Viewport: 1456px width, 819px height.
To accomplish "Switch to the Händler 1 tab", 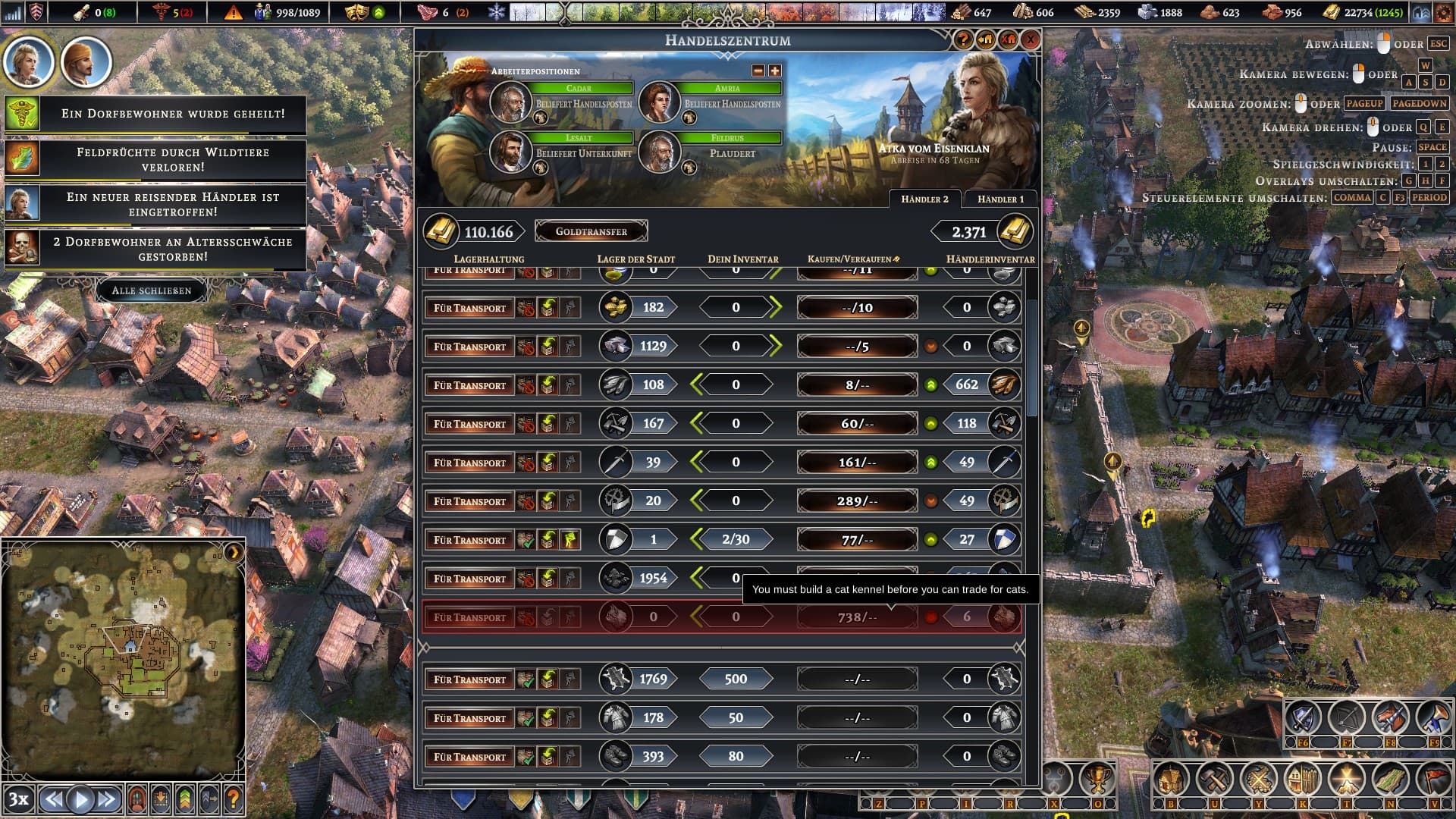I will pyautogui.click(x=1000, y=199).
